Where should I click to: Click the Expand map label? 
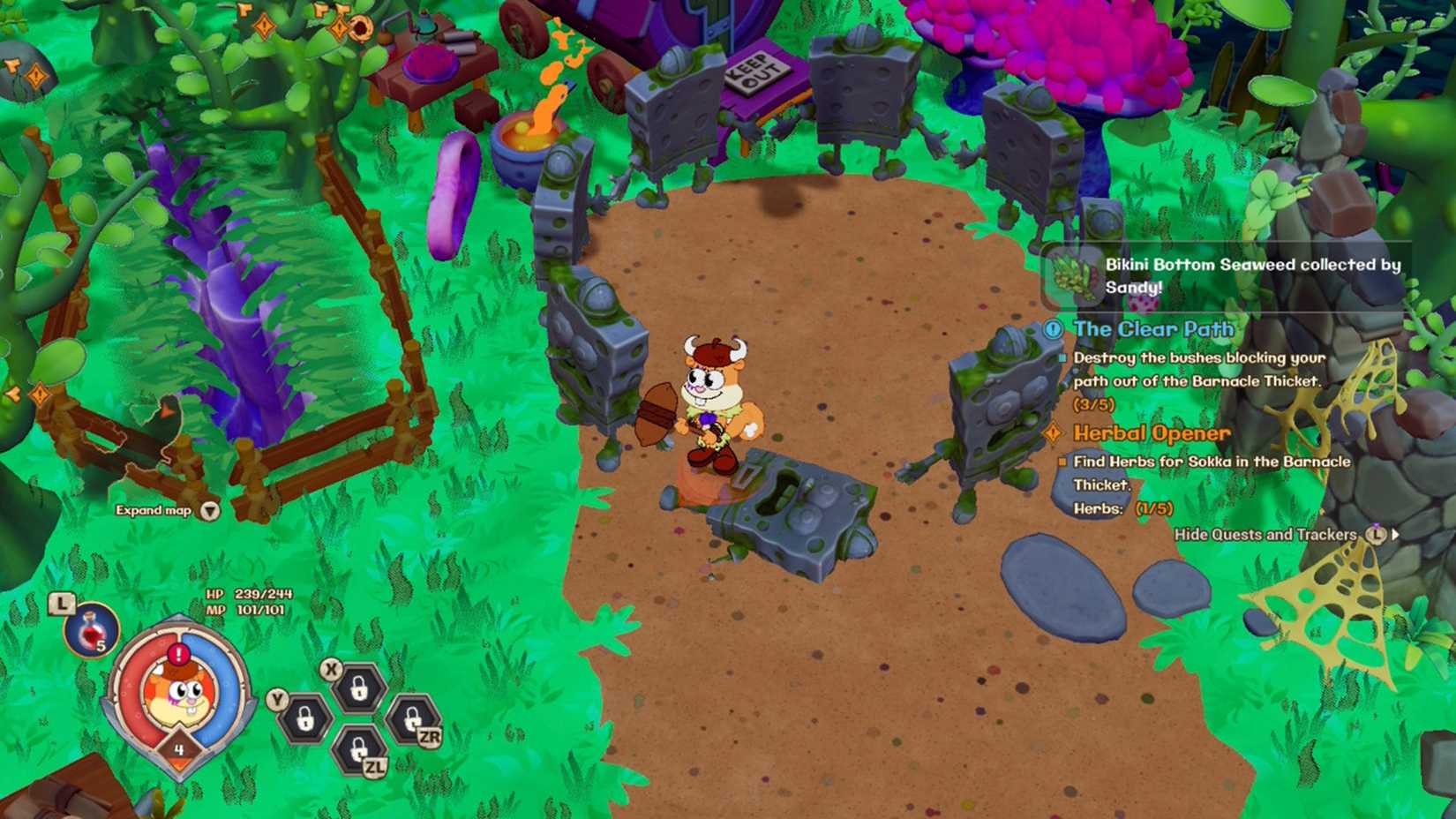coord(154,510)
